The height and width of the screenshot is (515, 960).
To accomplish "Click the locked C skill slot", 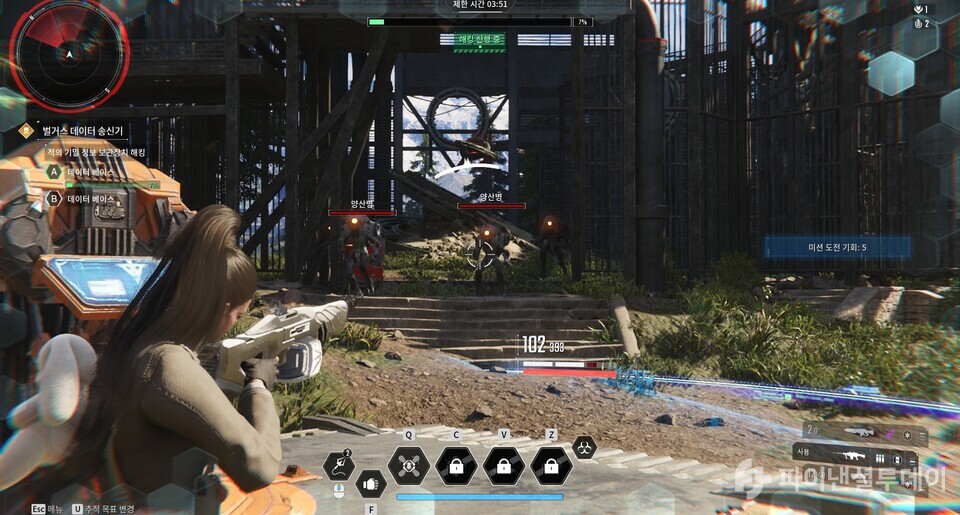I will click(x=456, y=465).
